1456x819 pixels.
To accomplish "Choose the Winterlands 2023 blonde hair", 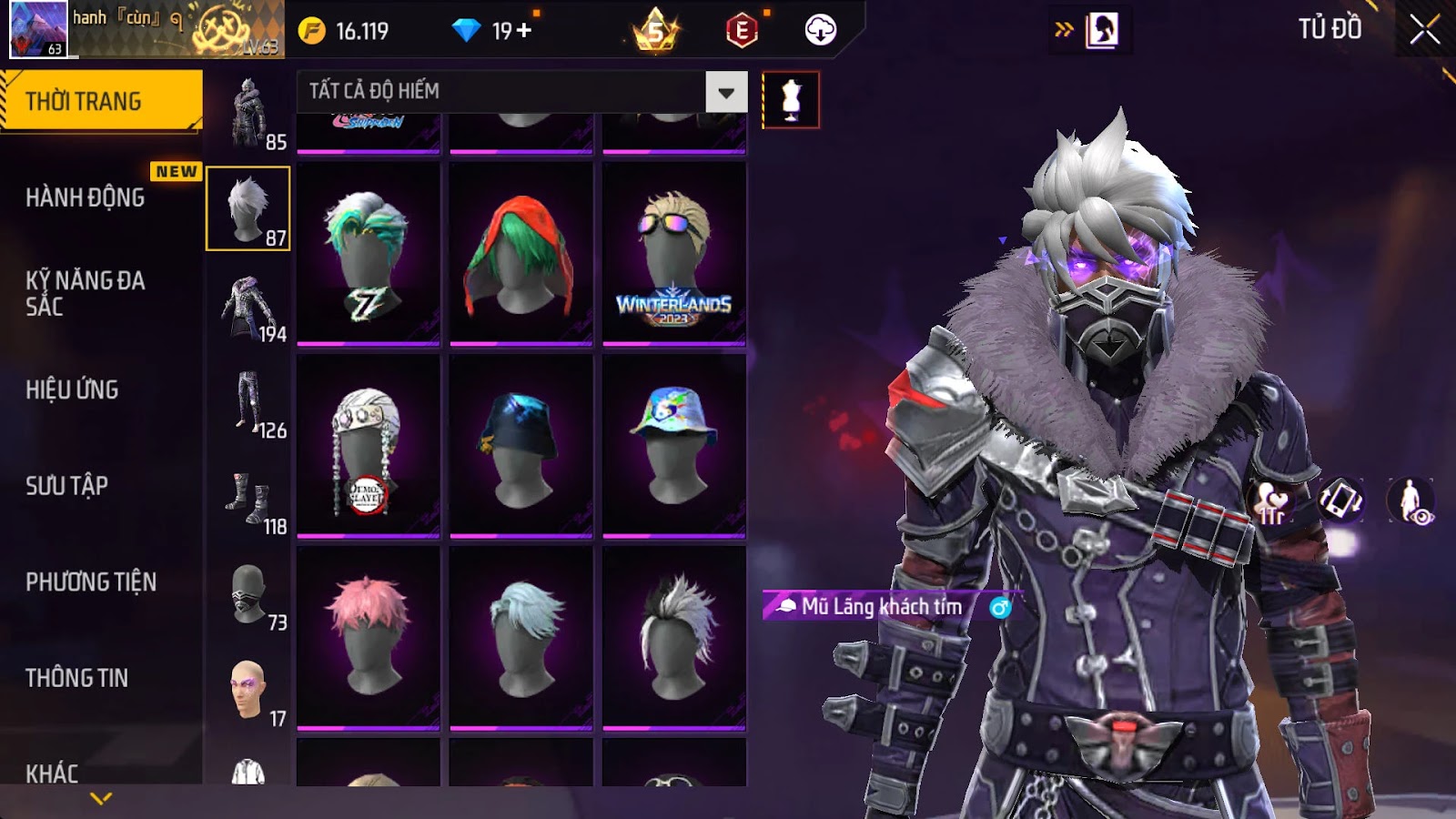I will 674,254.
